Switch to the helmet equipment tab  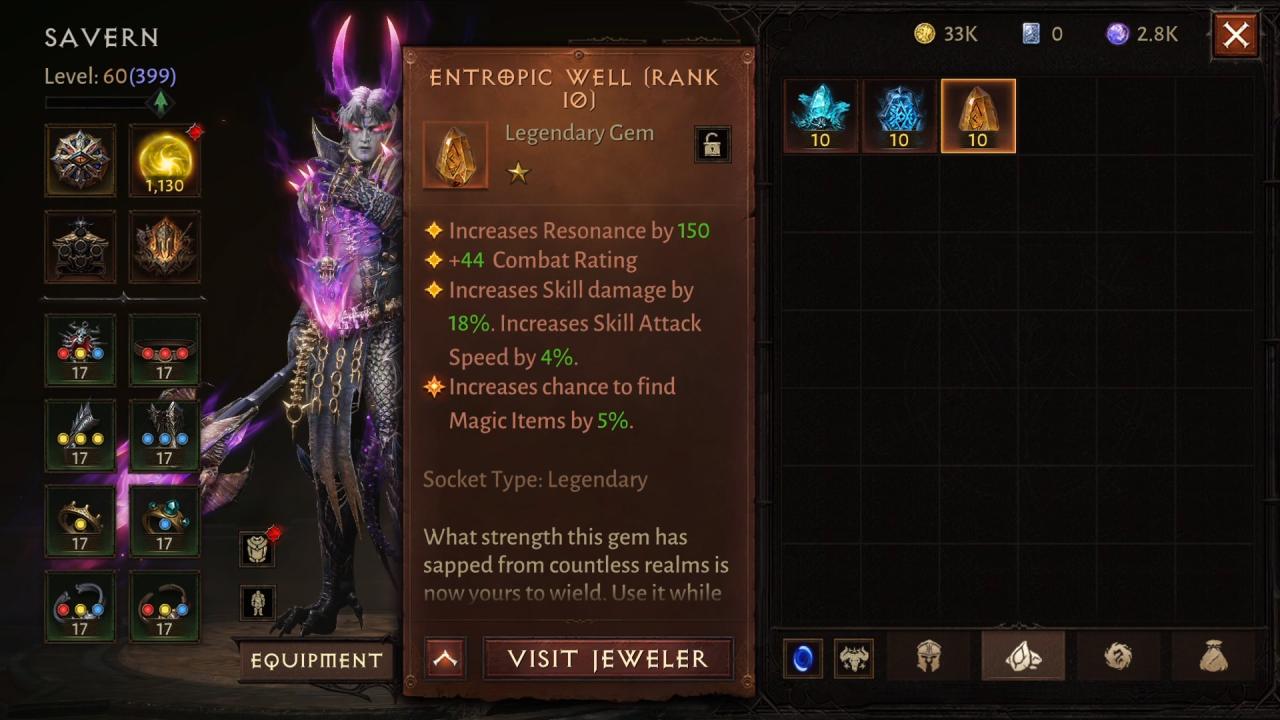tap(929, 657)
